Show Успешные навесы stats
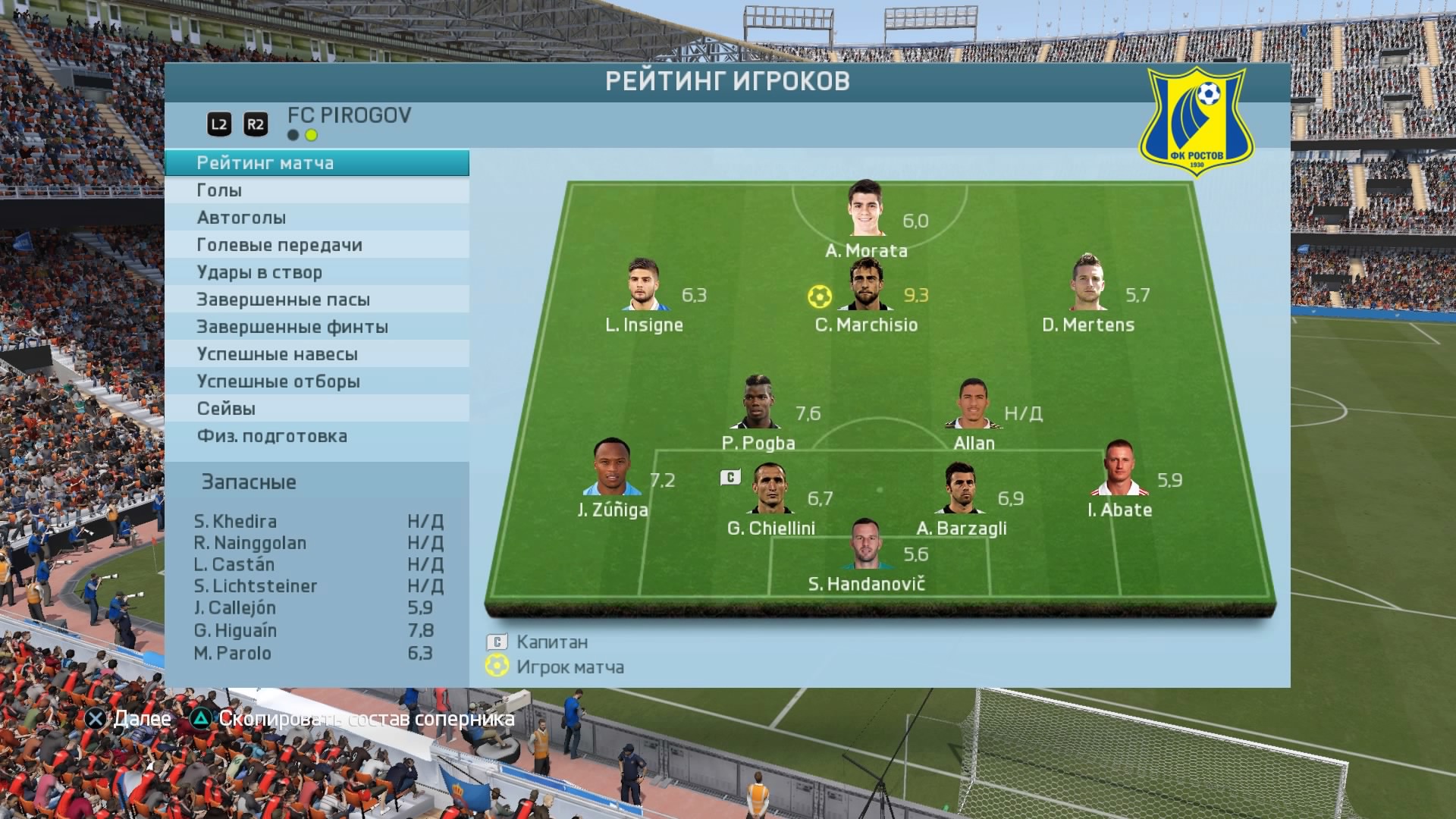This screenshot has height=819, width=1456. pyautogui.click(x=316, y=354)
